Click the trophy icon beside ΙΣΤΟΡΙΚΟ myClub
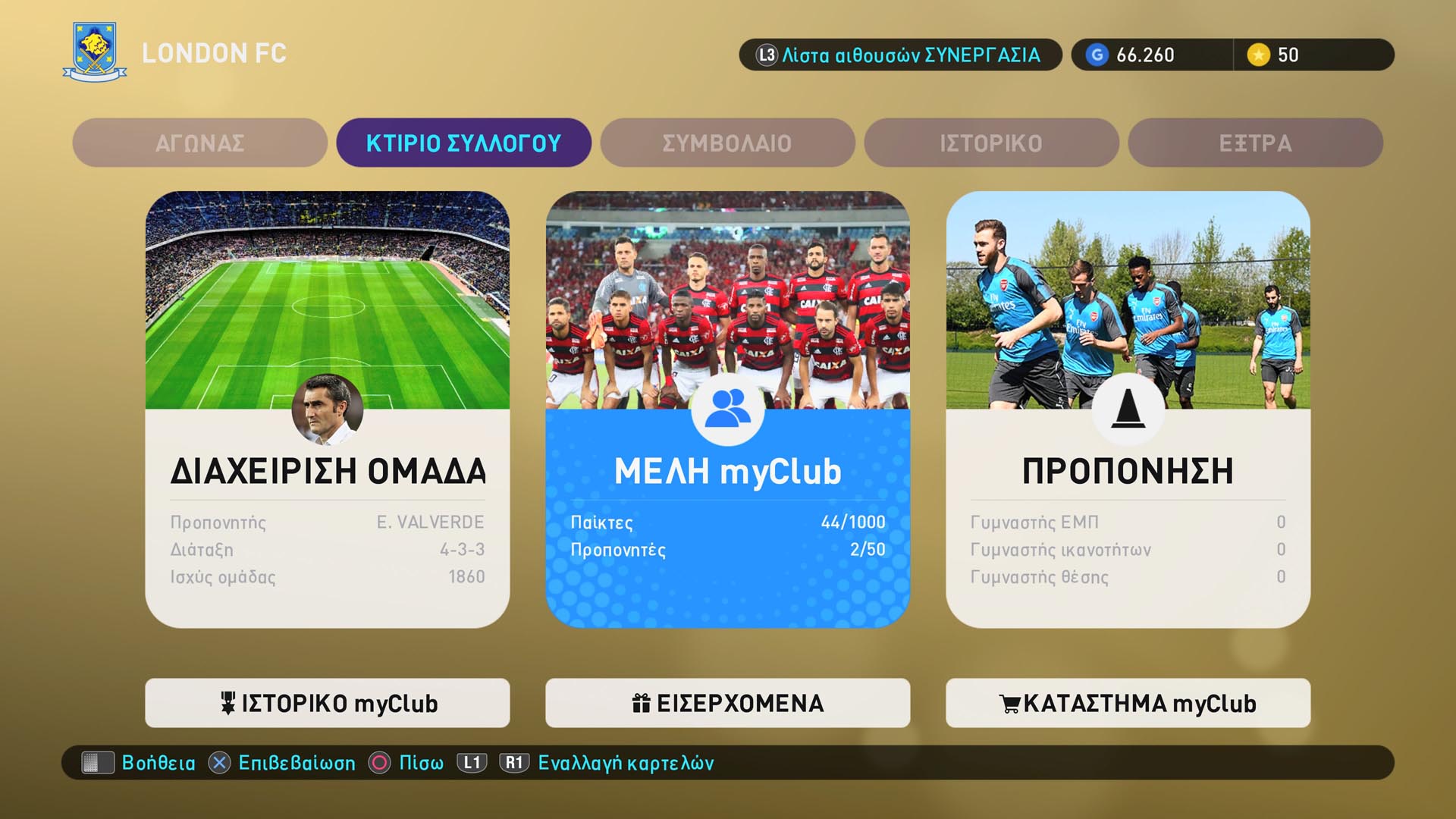Viewport: 1456px width, 819px height. pos(230,703)
